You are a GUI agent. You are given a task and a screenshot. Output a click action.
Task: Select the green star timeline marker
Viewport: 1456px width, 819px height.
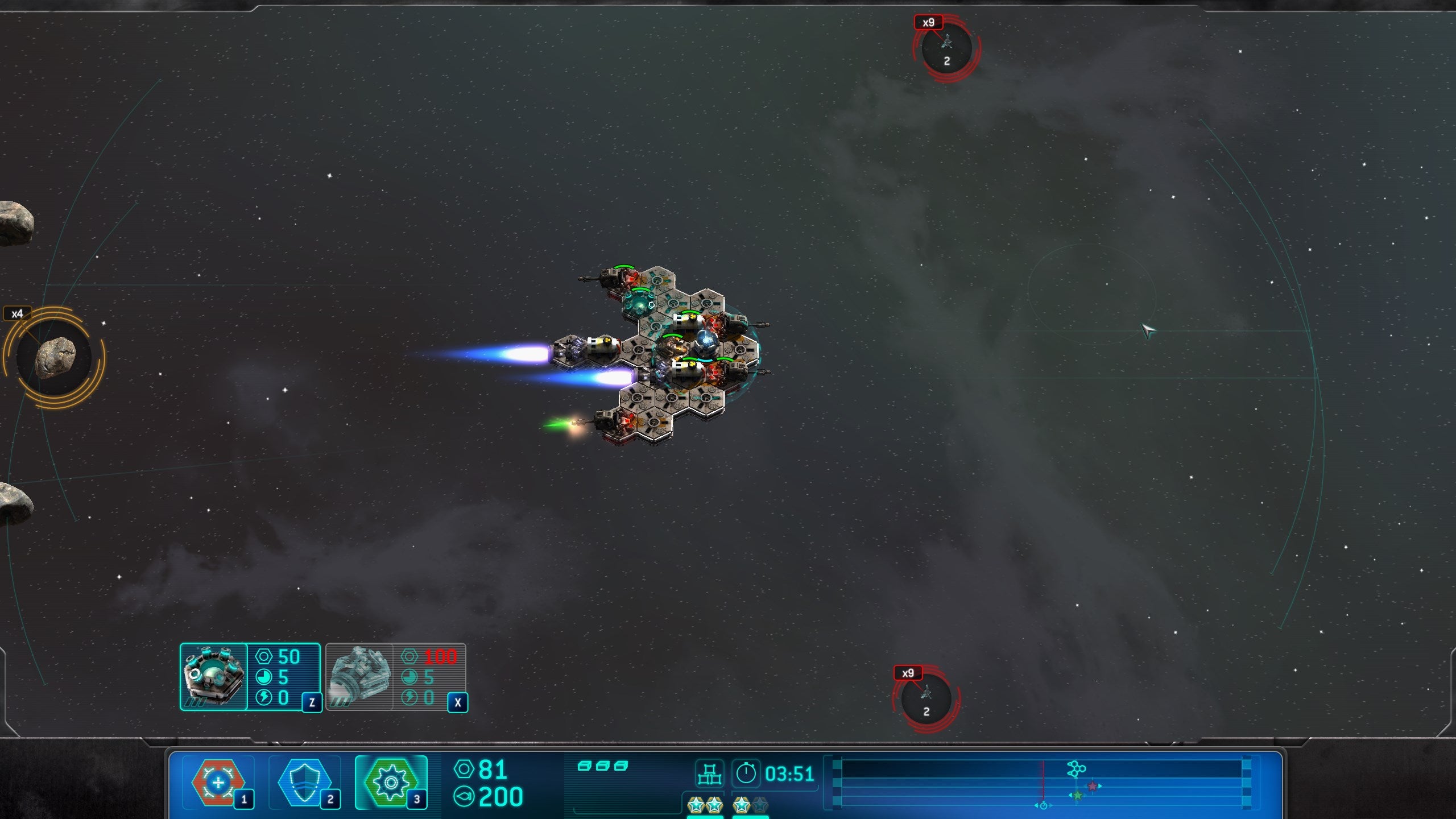click(1077, 796)
